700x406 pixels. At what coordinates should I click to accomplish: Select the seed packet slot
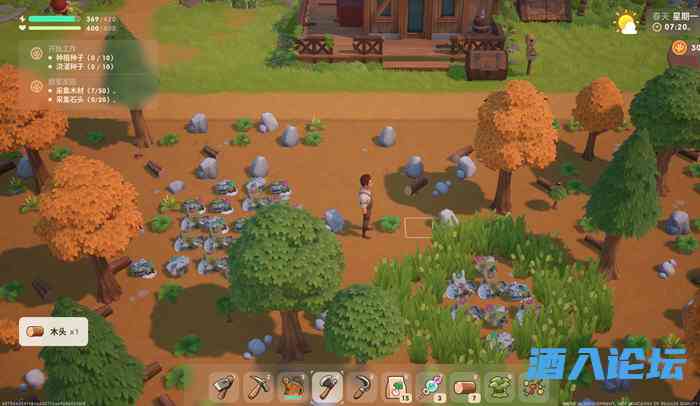click(x=396, y=386)
